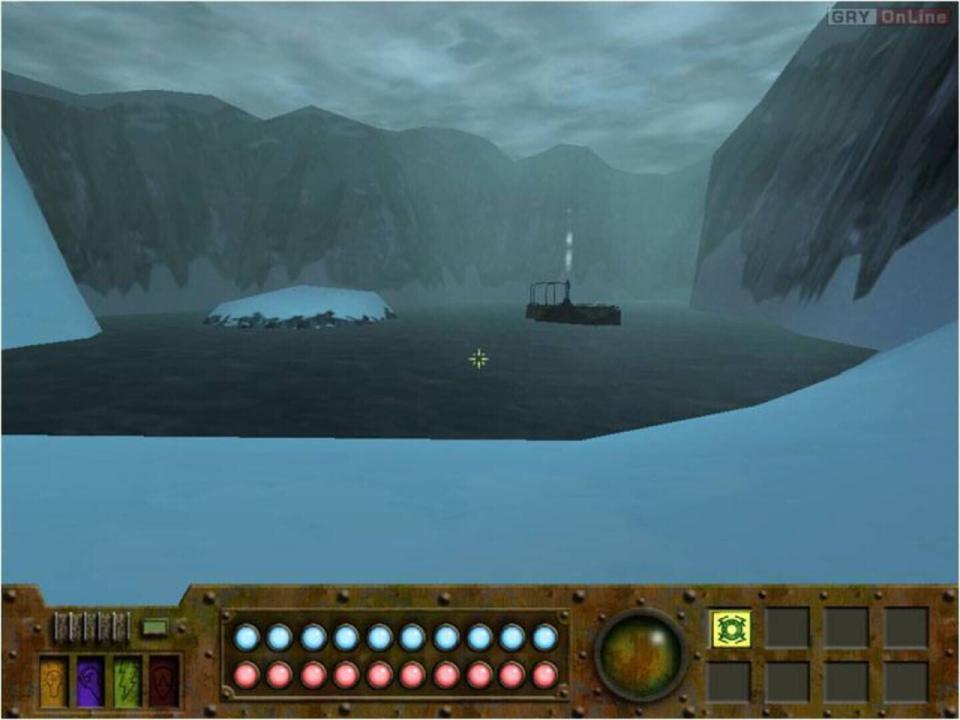960x720 pixels.
Task: Click the small green indicator button
Action: point(154,628)
